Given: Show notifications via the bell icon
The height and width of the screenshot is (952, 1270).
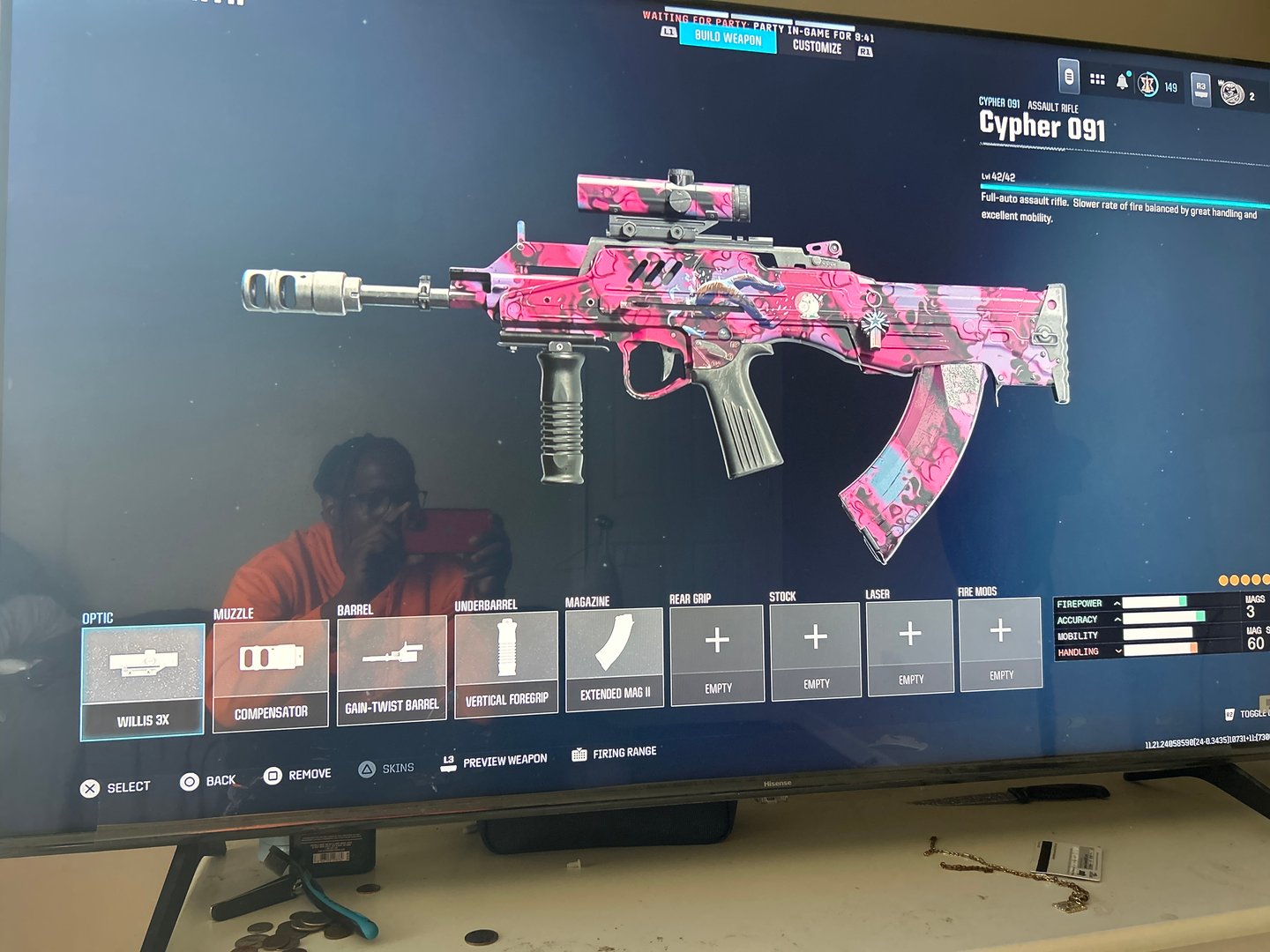Looking at the screenshot, I should pyautogui.click(x=1122, y=82).
